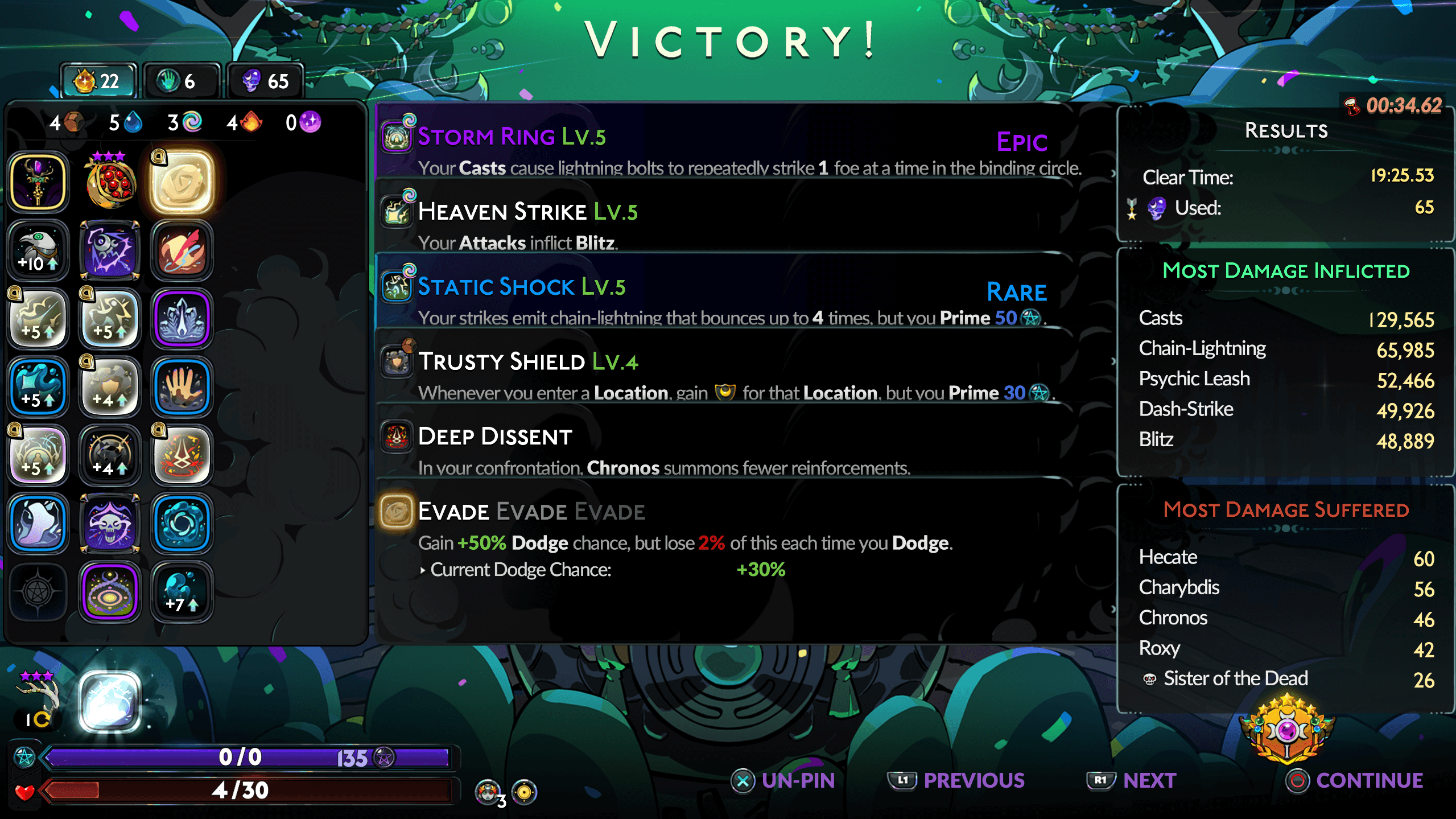Select the Static Shock boon icon
This screenshot has width=1456, height=819.
pyautogui.click(x=397, y=287)
